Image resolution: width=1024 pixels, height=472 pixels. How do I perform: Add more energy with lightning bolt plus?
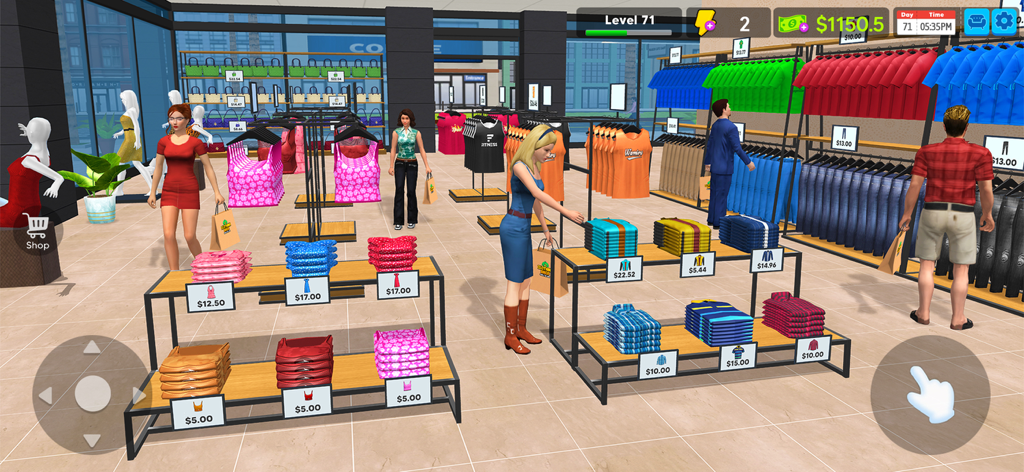coord(706,23)
